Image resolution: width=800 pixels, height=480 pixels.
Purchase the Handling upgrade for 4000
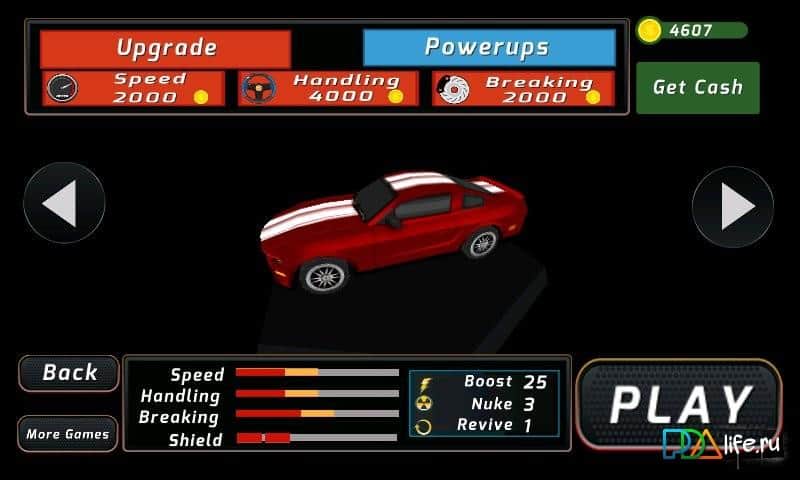328,88
